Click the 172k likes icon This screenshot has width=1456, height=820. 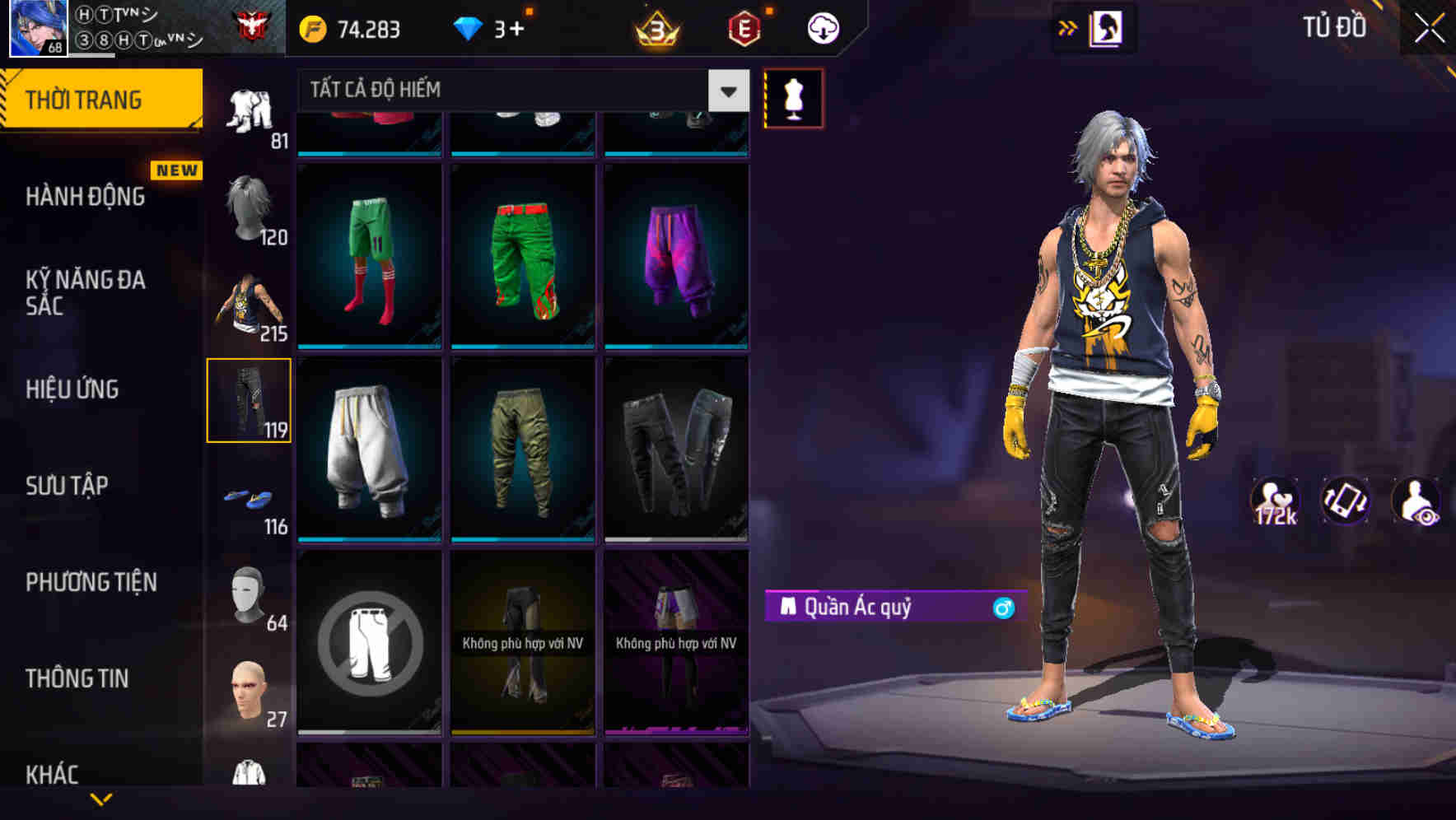(1276, 501)
